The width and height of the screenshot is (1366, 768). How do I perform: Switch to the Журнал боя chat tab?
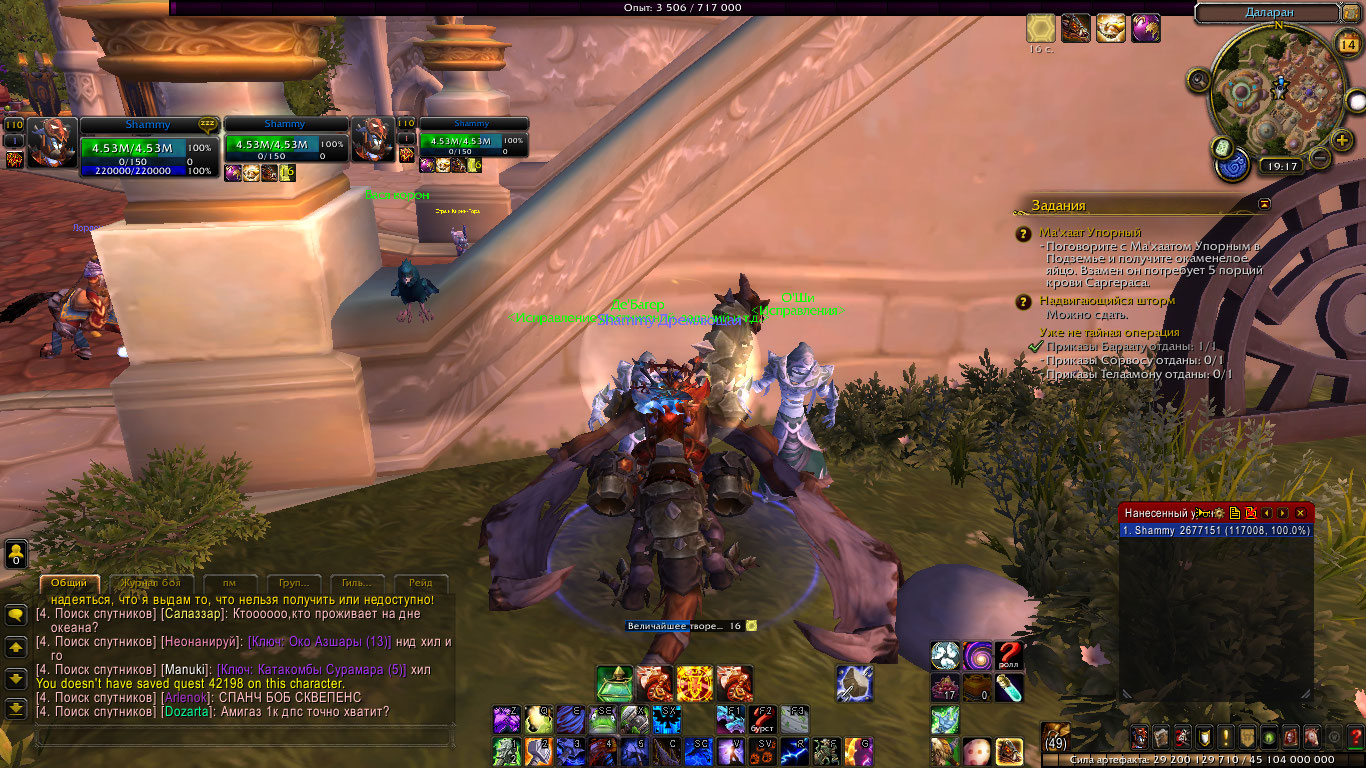[x=151, y=583]
